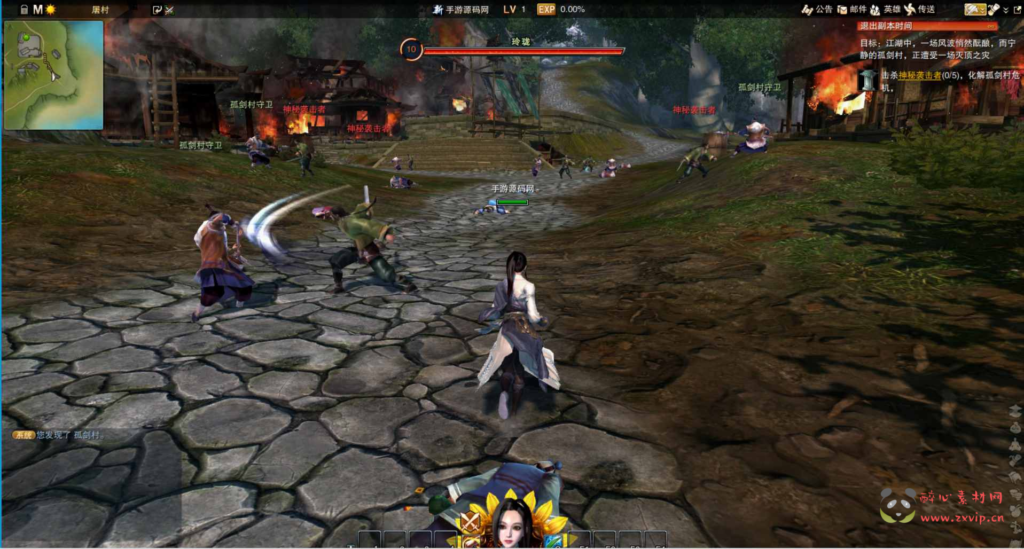Click the crossed swords icon beside the portrait
This screenshot has height=549, width=1024.
(x=468, y=523)
